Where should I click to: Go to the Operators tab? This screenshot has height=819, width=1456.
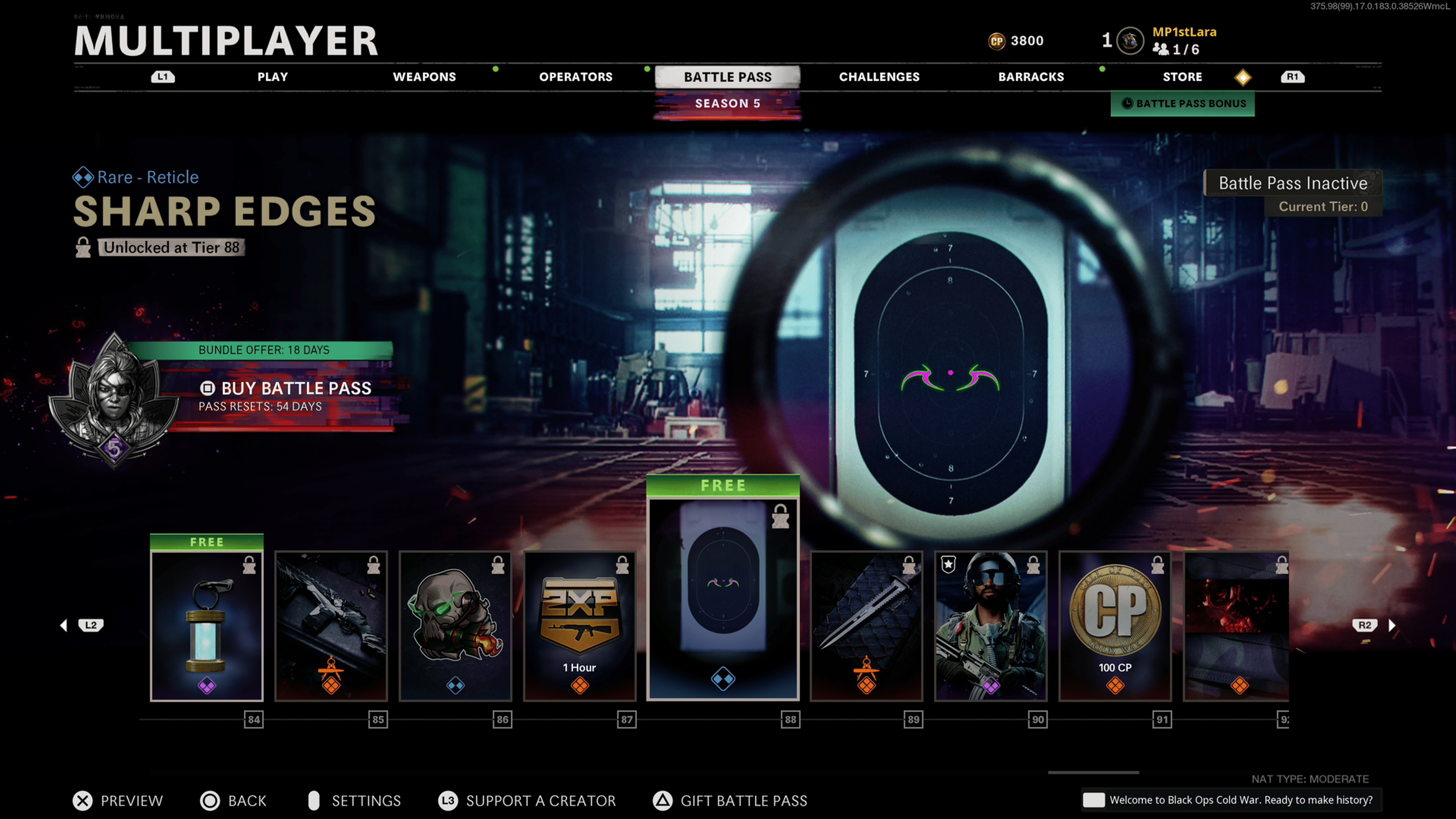[x=576, y=77]
